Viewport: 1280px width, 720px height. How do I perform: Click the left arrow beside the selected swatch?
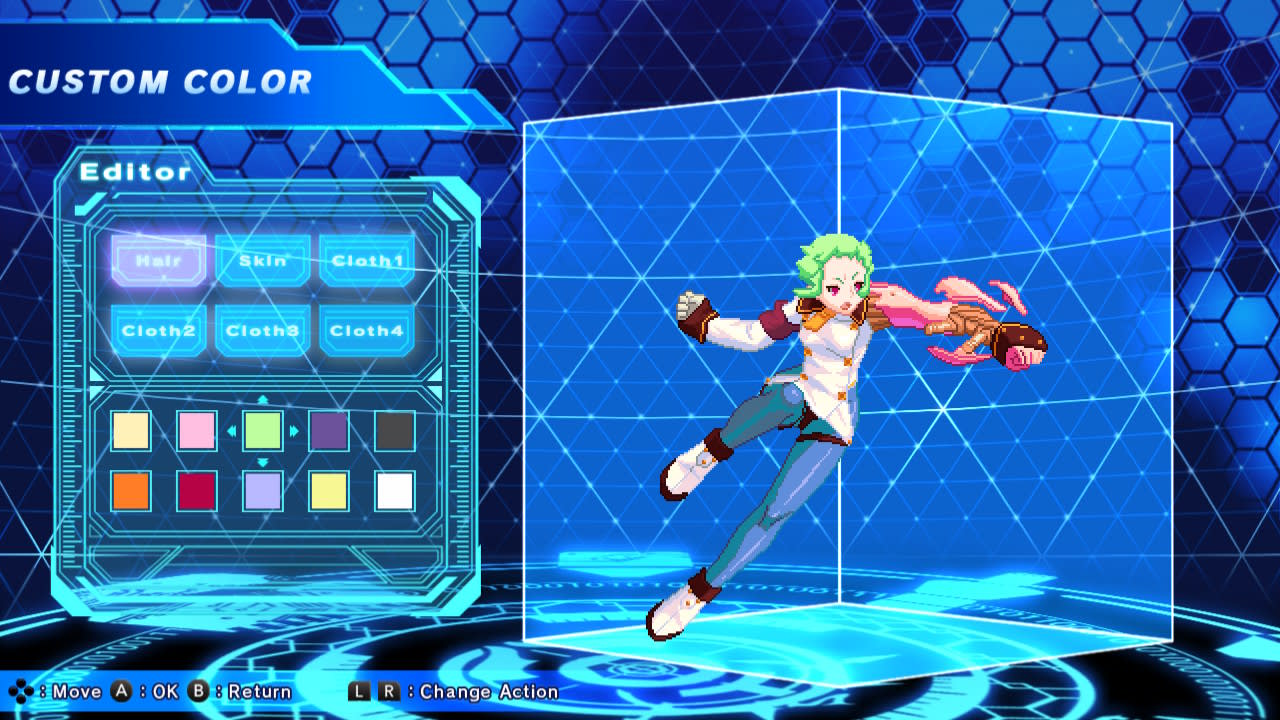point(232,430)
